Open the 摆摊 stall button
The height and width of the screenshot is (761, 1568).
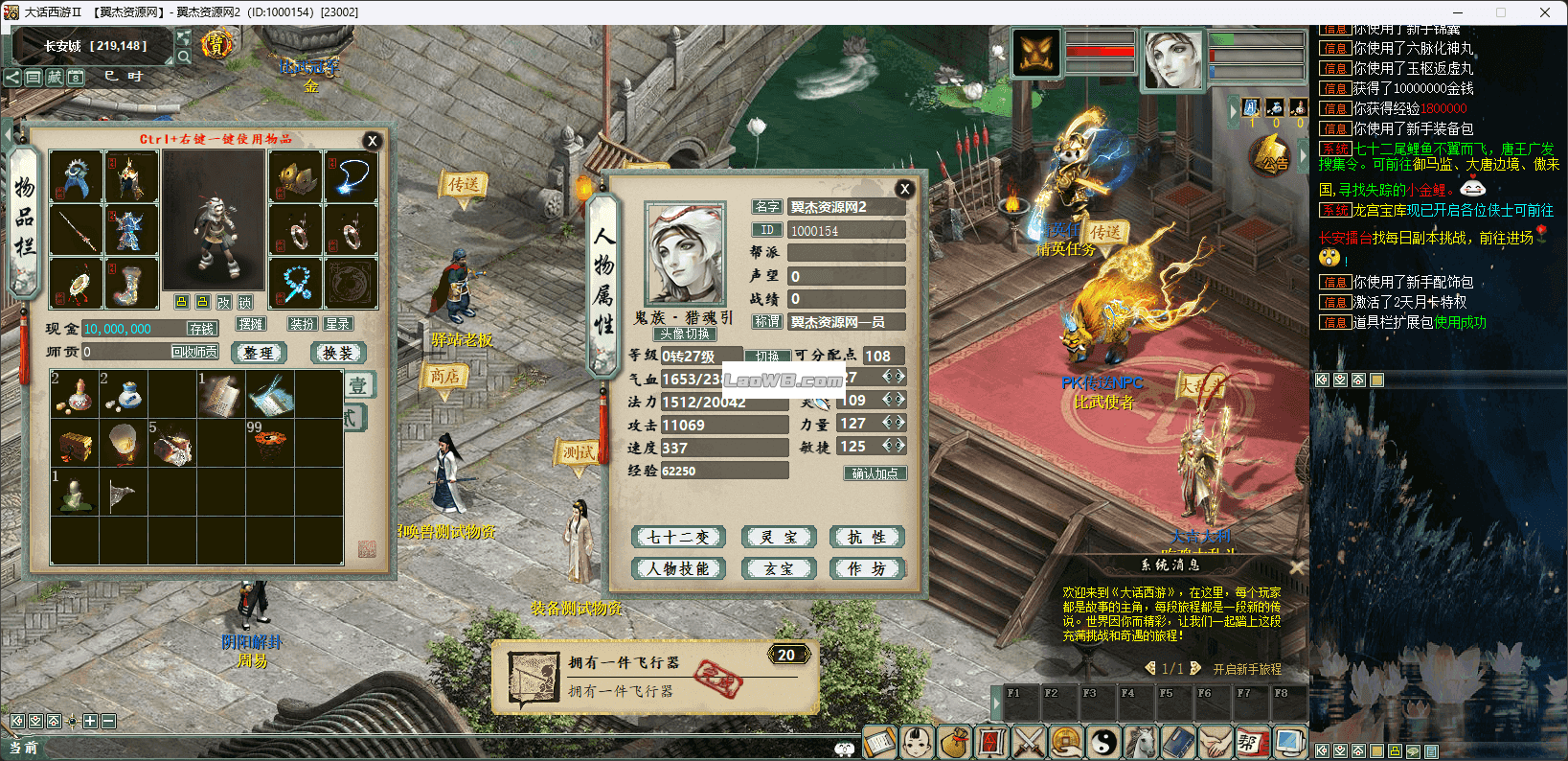tap(251, 324)
